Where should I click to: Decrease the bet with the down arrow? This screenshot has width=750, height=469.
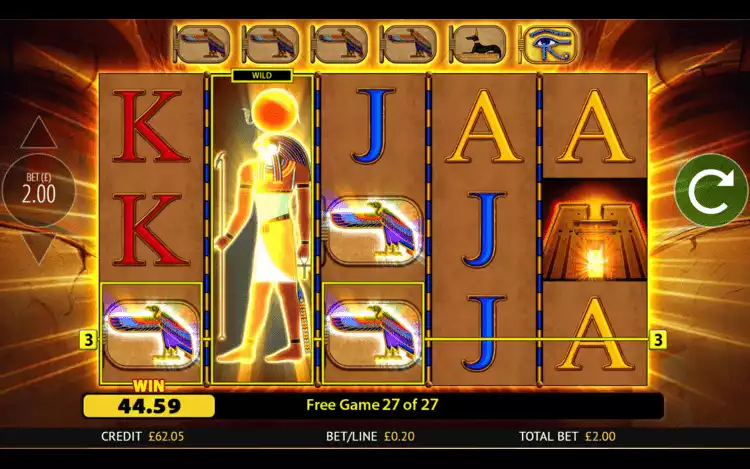point(39,246)
